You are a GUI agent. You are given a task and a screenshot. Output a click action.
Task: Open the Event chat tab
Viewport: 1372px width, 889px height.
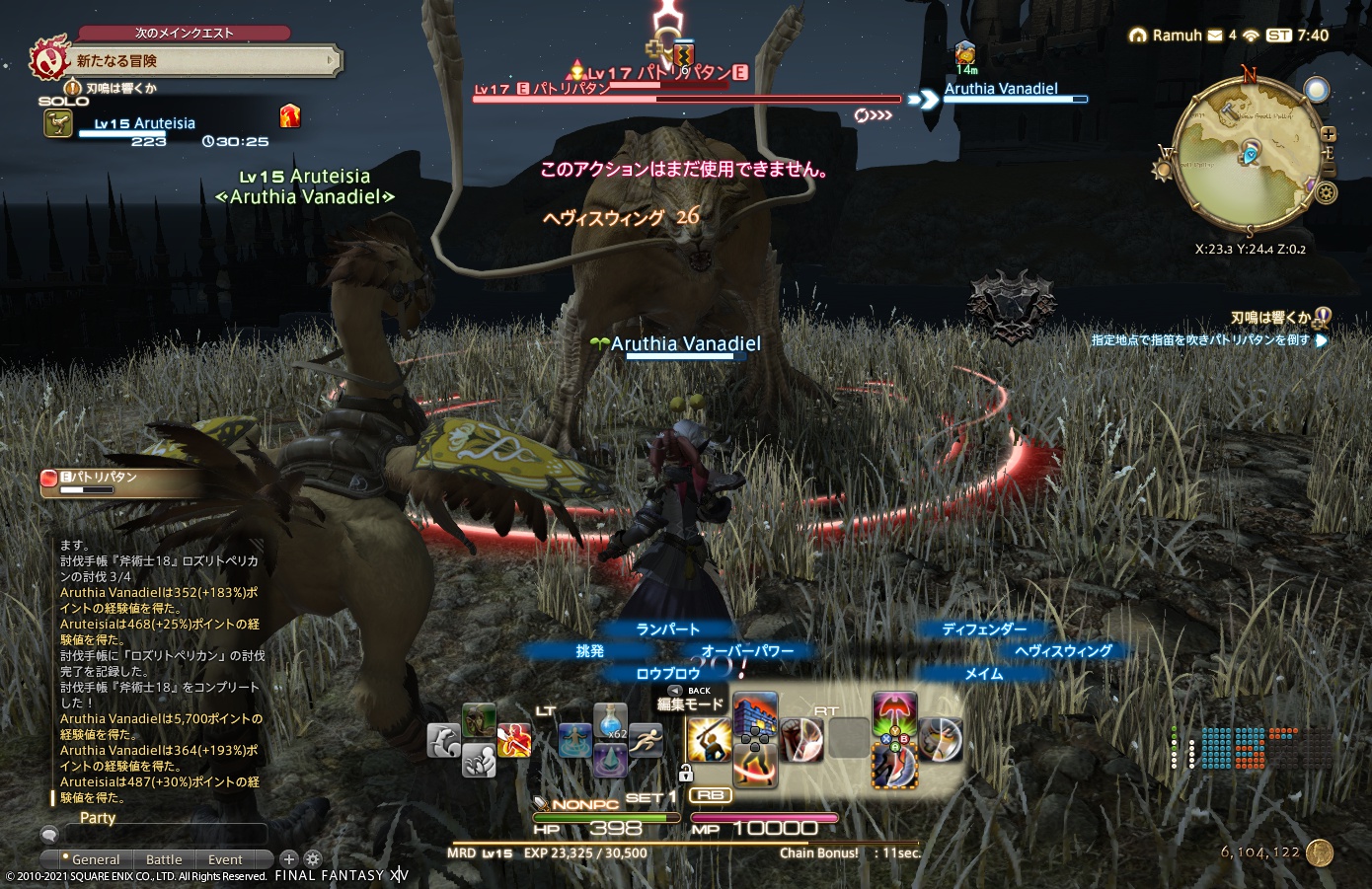click(225, 859)
